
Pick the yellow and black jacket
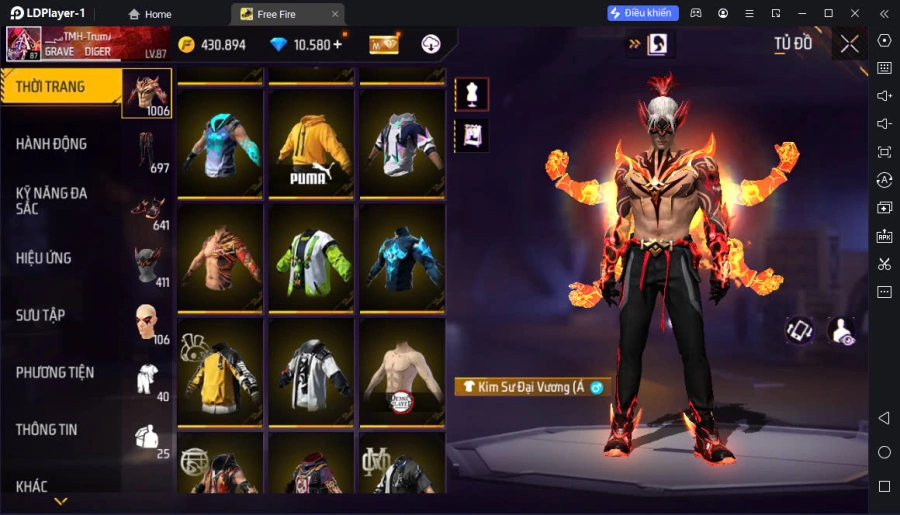(220, 374)
